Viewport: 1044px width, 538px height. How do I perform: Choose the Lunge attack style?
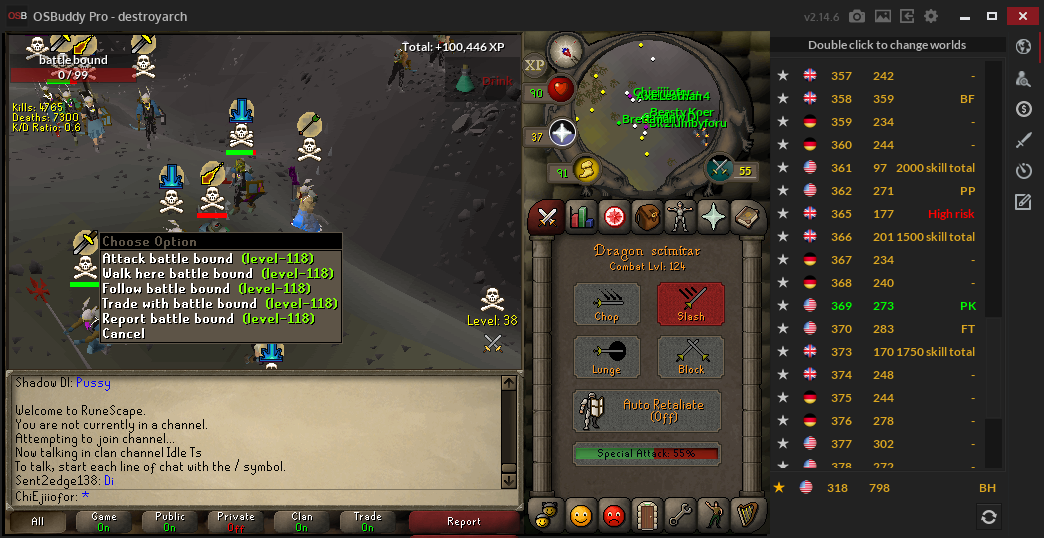[606, 357]
